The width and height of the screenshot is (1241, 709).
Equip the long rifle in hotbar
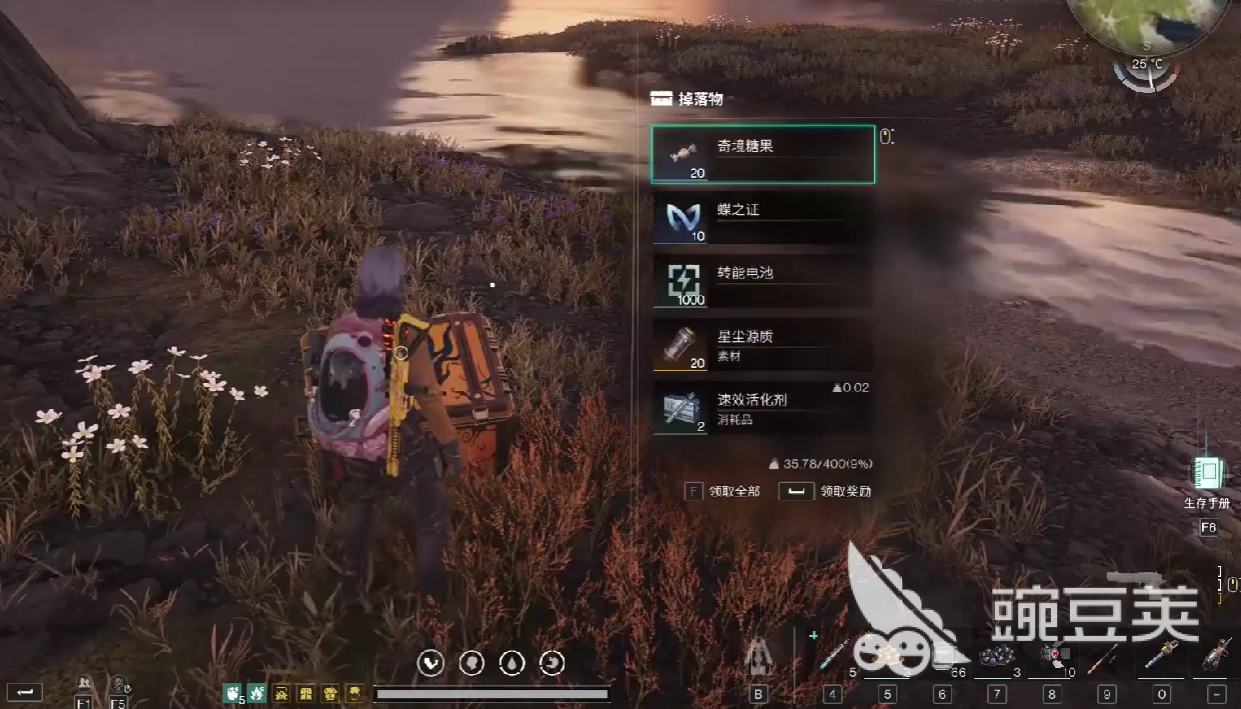point(1105,656)
